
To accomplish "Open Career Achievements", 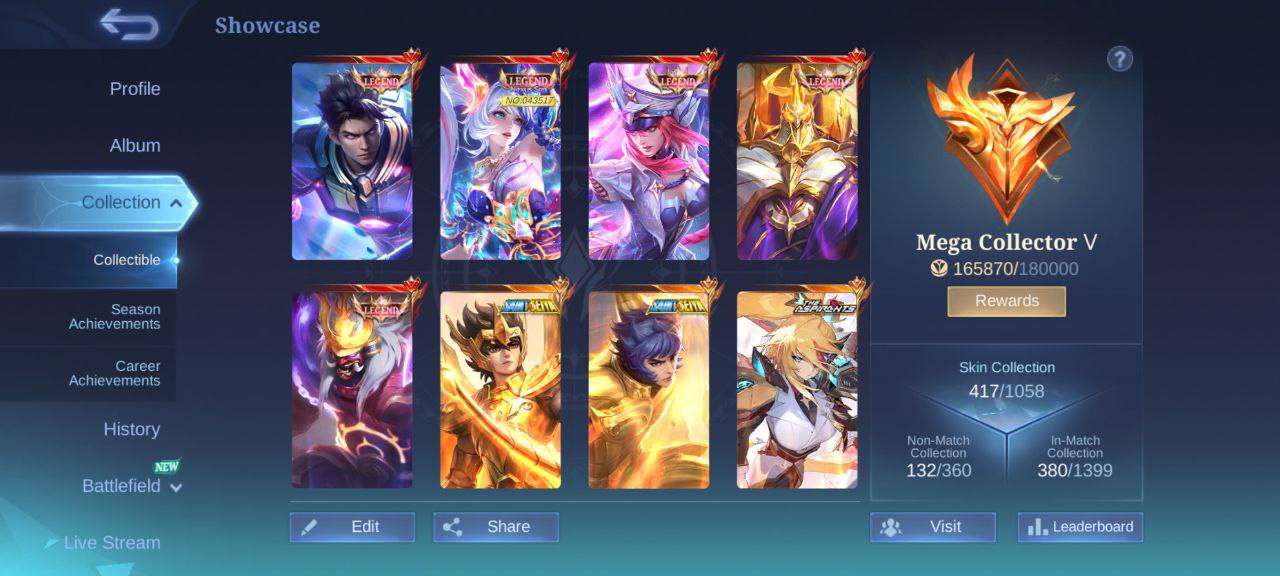I will (114, 373).
